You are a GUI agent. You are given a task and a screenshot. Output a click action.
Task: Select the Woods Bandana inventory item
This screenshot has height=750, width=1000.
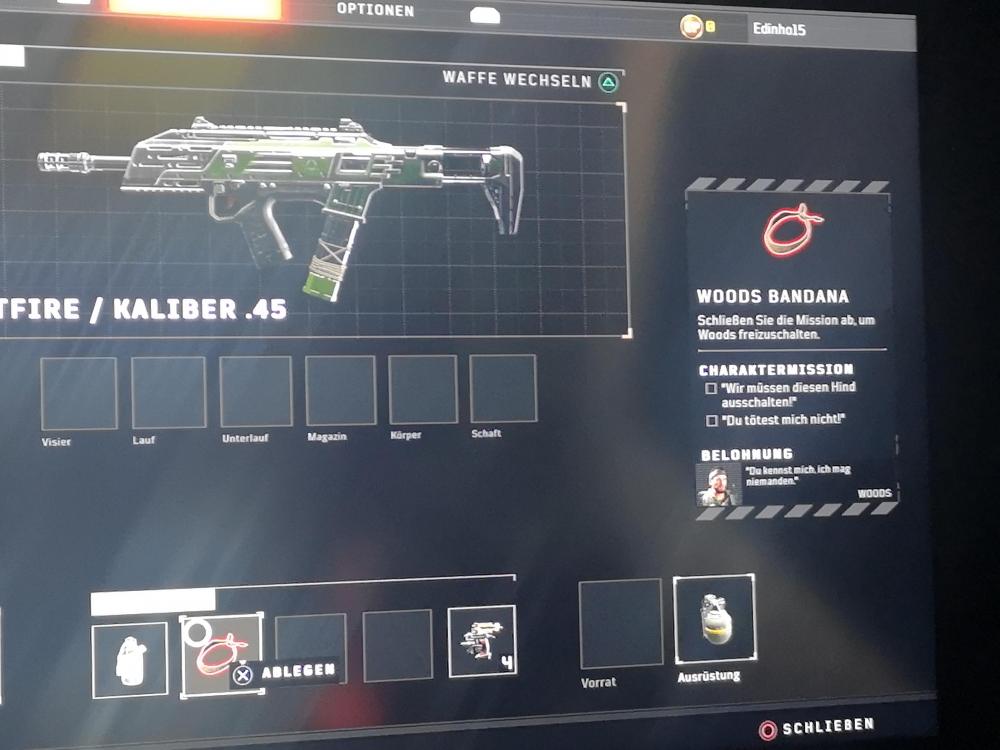[x=221, y=654]
